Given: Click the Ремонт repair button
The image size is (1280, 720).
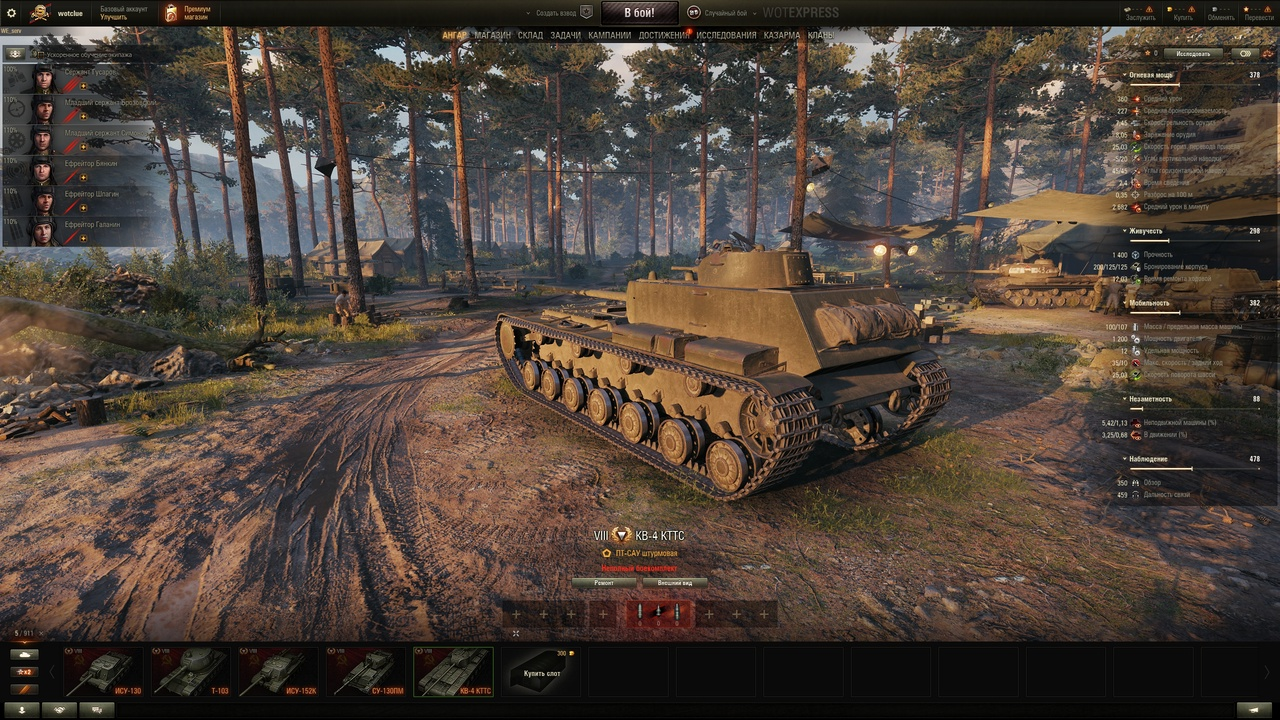Looking at the screenshot, I should 604,582.
